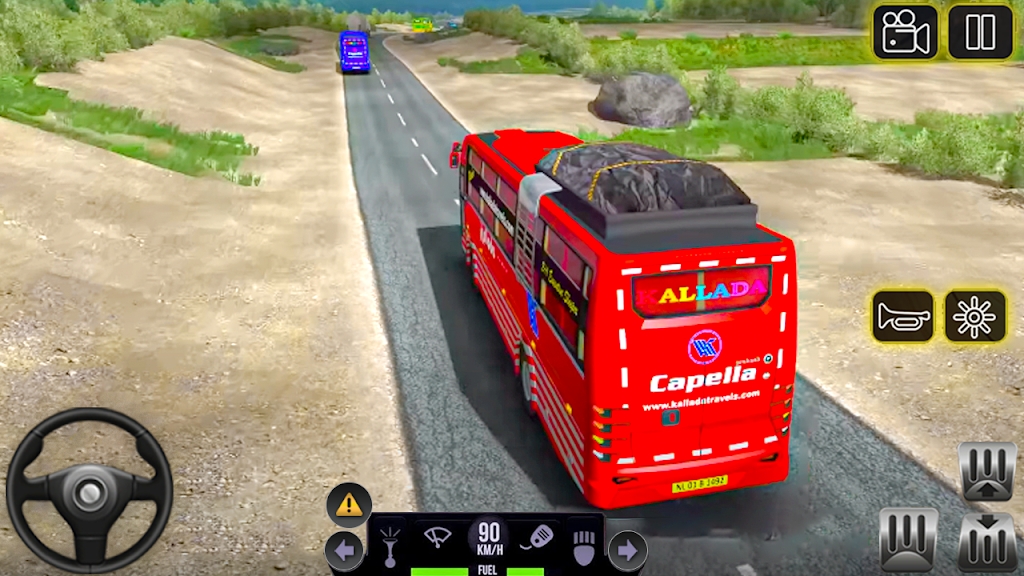Step on the plain pedal without arrow
The height and width of the screenshot is (576, 1024).
(x=908, y=539)
